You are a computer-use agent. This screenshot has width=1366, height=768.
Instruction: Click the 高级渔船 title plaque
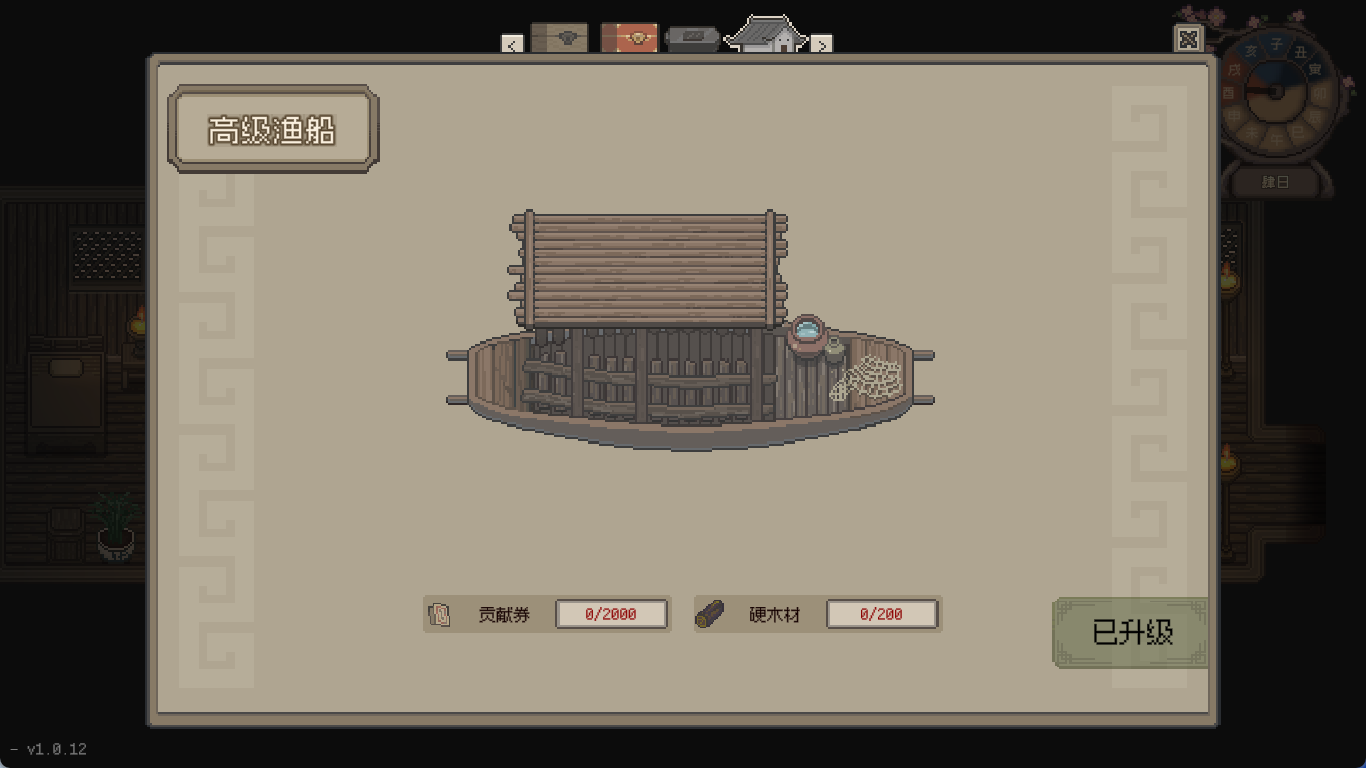pos(271,128)
